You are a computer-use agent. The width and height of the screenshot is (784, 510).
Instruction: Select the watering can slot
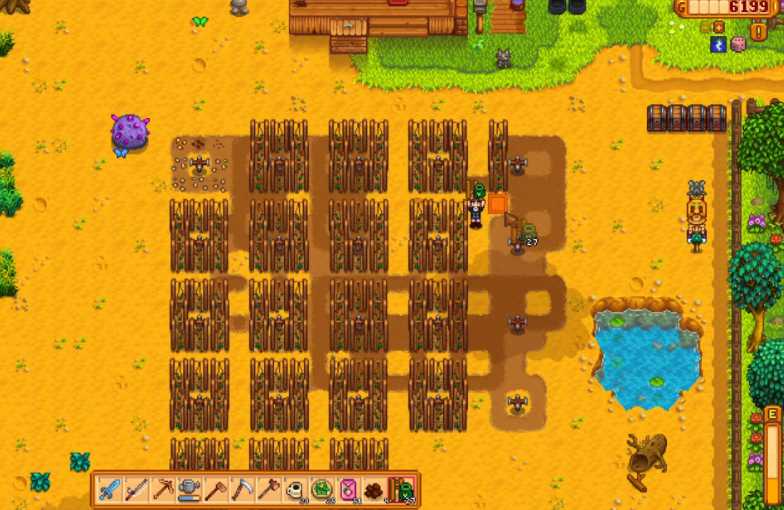point(190,490)
